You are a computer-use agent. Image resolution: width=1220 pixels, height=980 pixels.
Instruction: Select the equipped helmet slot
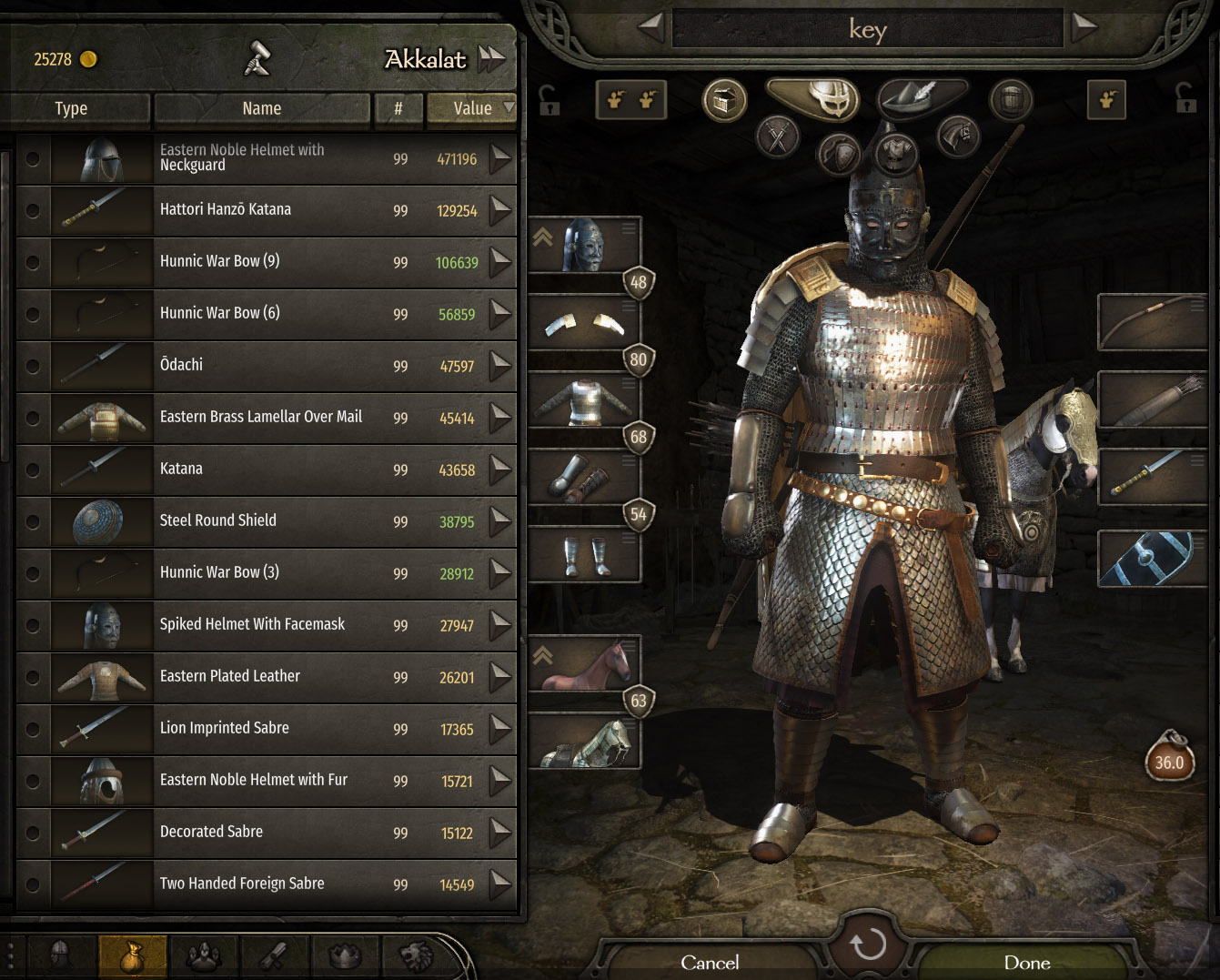point(583,245)
